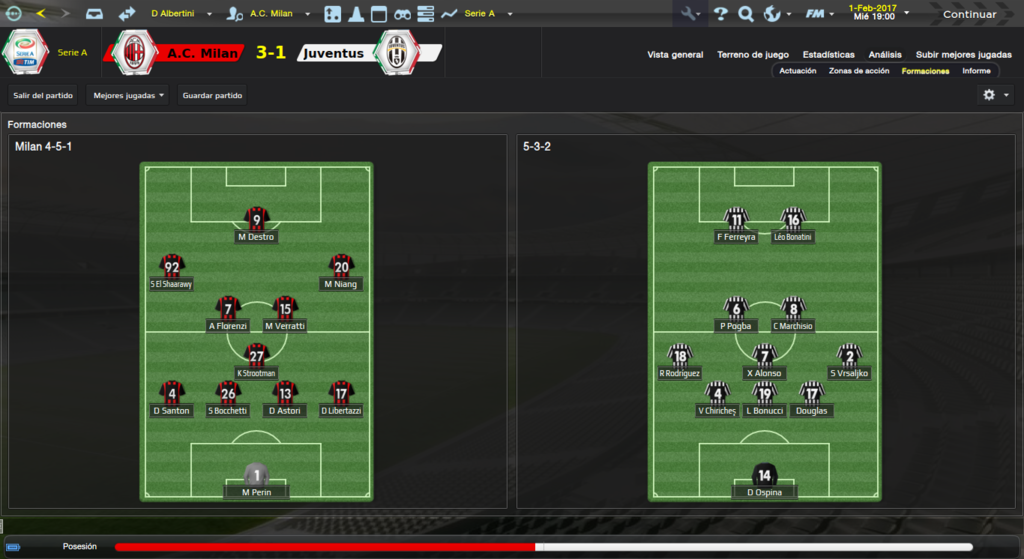Open the Terreno de juego tab
The width and height of the screenshot is (1024, 559).
point(753,55)
